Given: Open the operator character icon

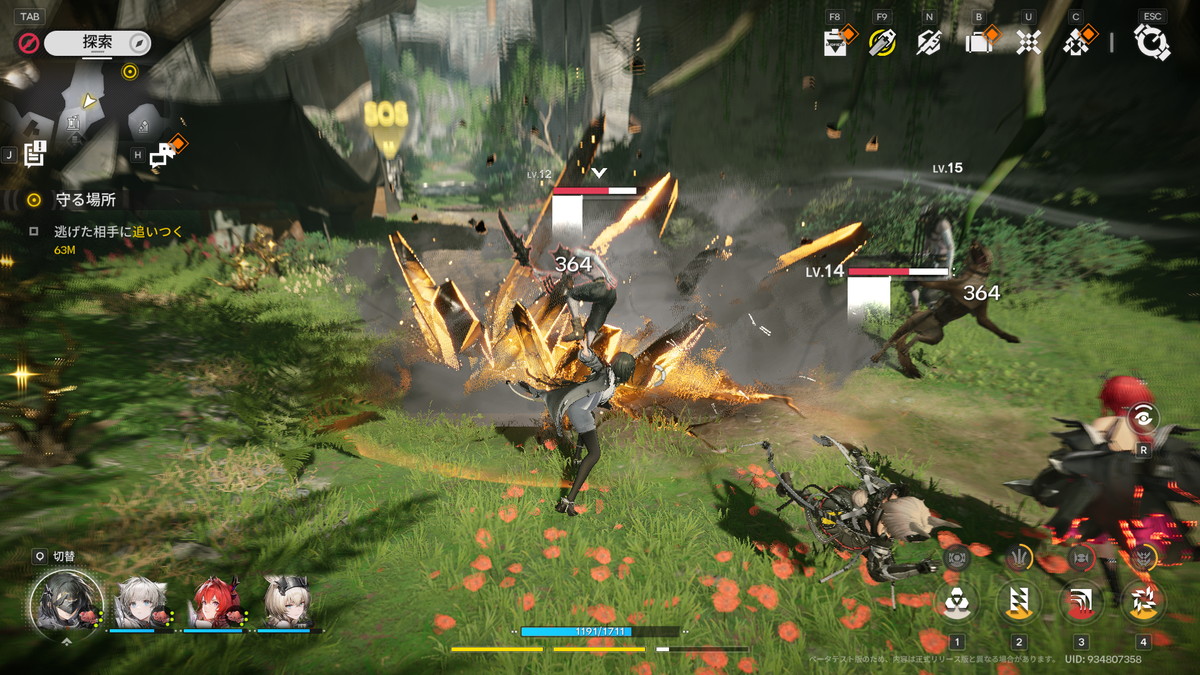Looking at the screenshot, I should 1077,42.
